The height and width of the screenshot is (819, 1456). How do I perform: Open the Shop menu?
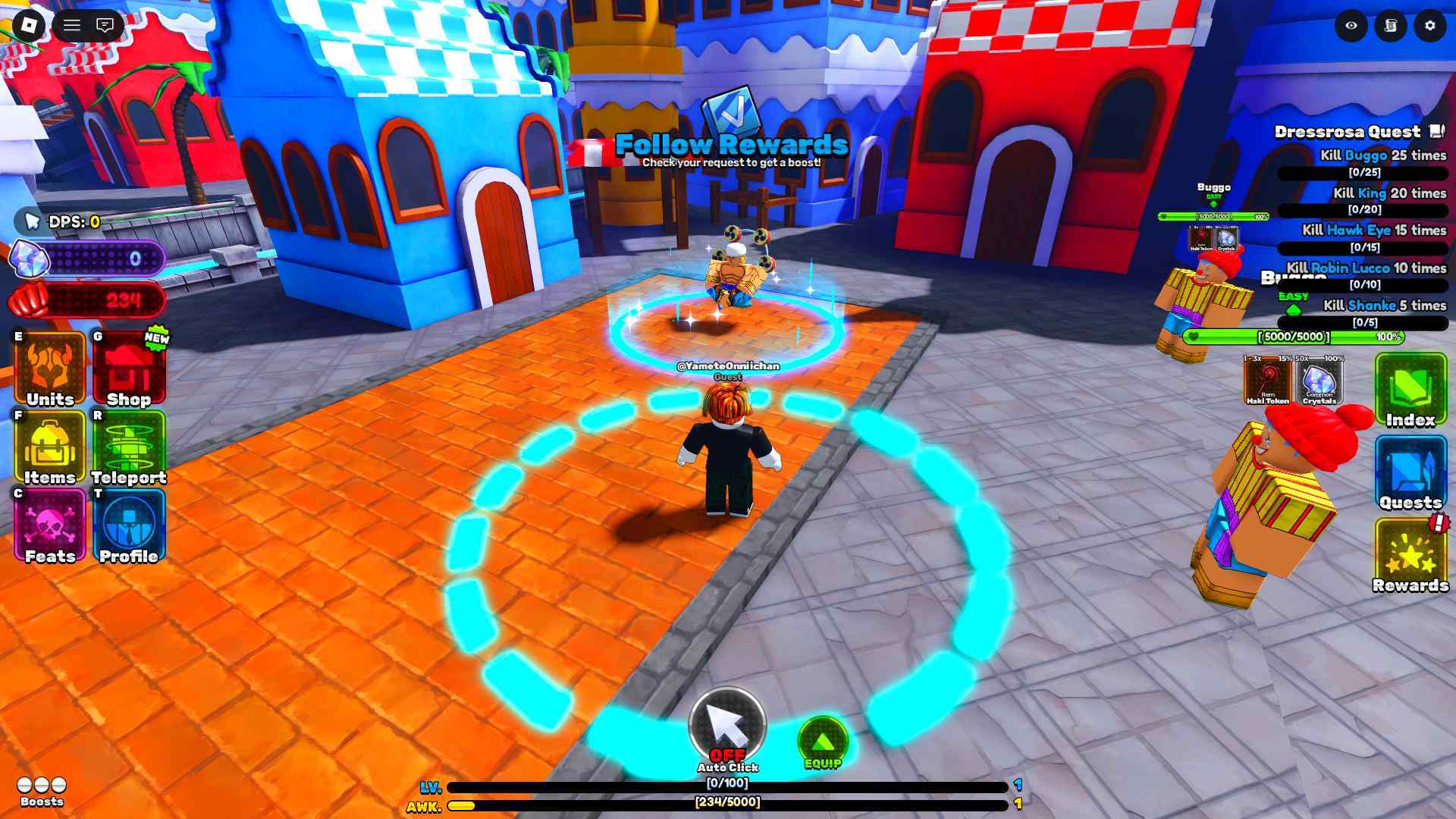point(129,369)
